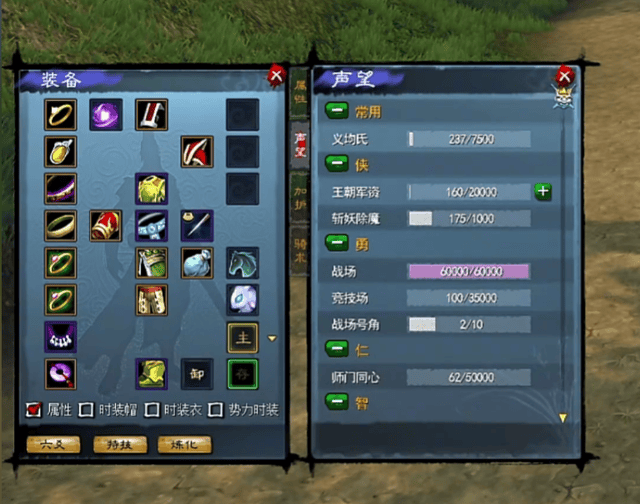Select the horse head mount slot

pyautogui.click(x=242, y=262)
